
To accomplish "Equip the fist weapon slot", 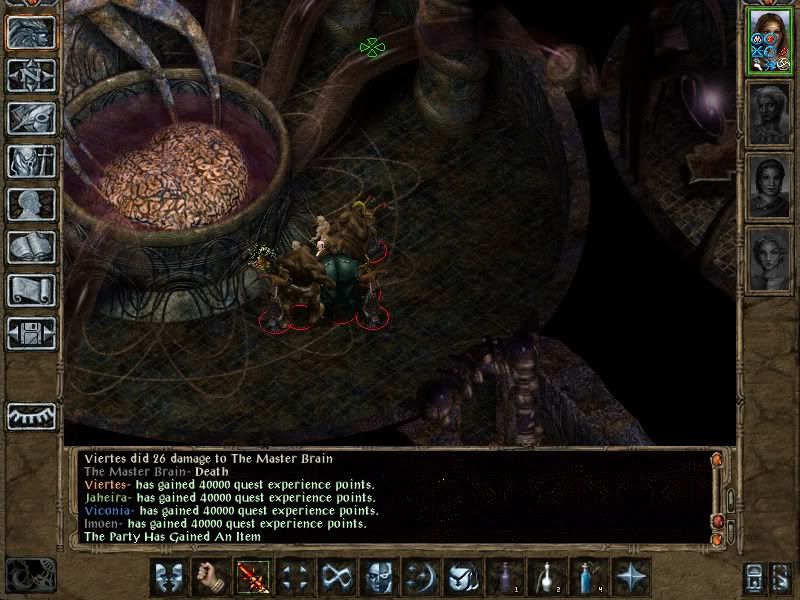I will [208, 577].
